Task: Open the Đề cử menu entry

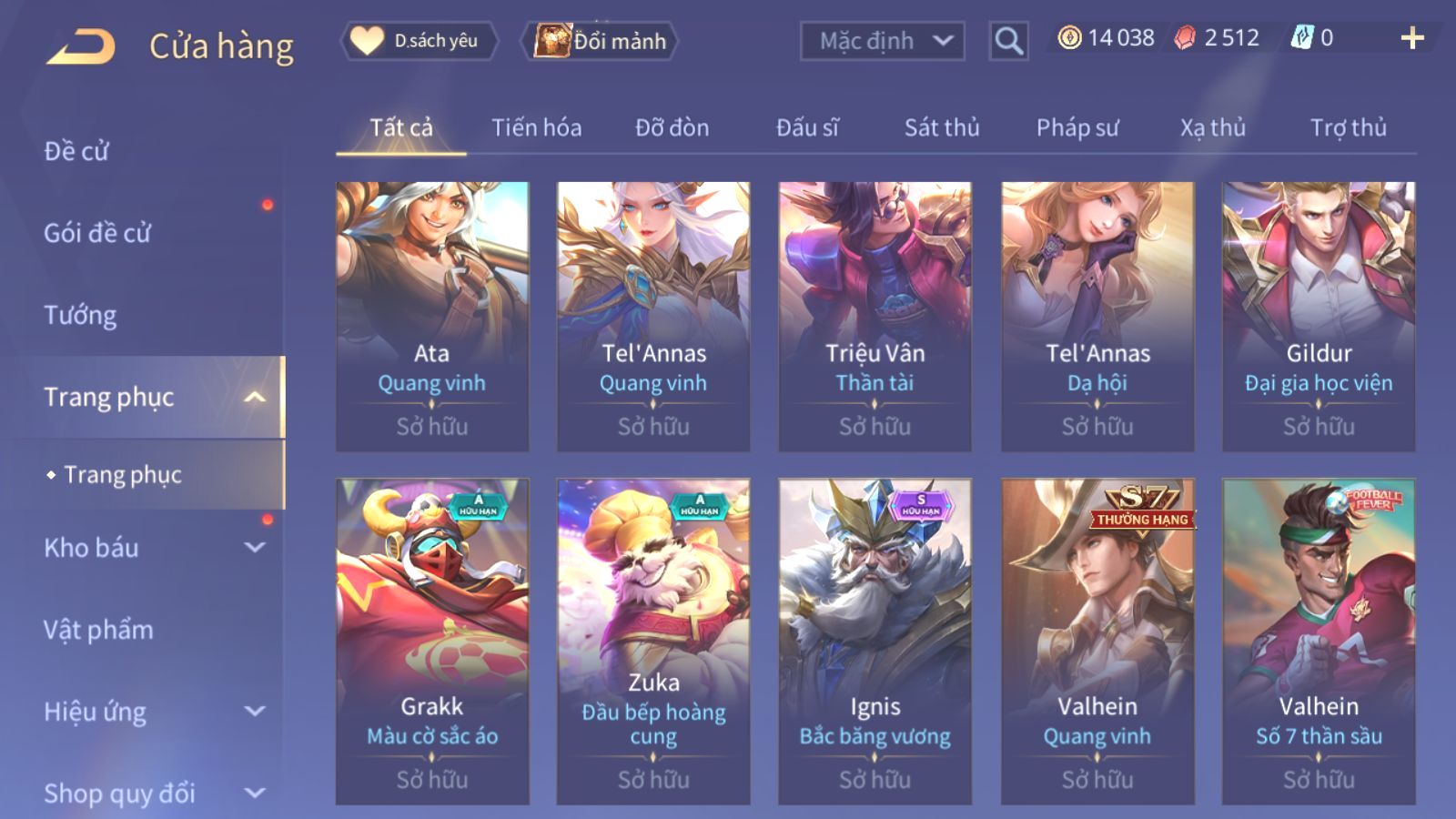Action: (76, 151)
